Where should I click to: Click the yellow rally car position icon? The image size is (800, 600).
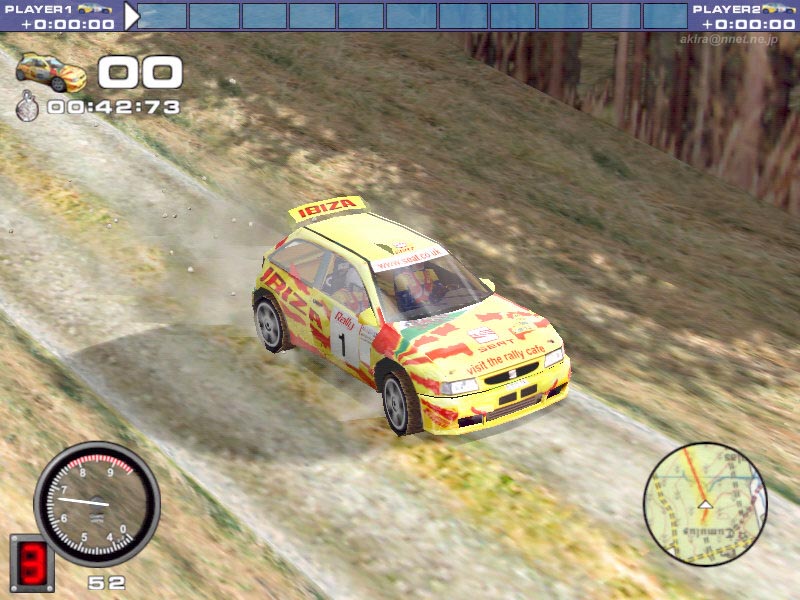pyautogui.click(x=51, y=72)
